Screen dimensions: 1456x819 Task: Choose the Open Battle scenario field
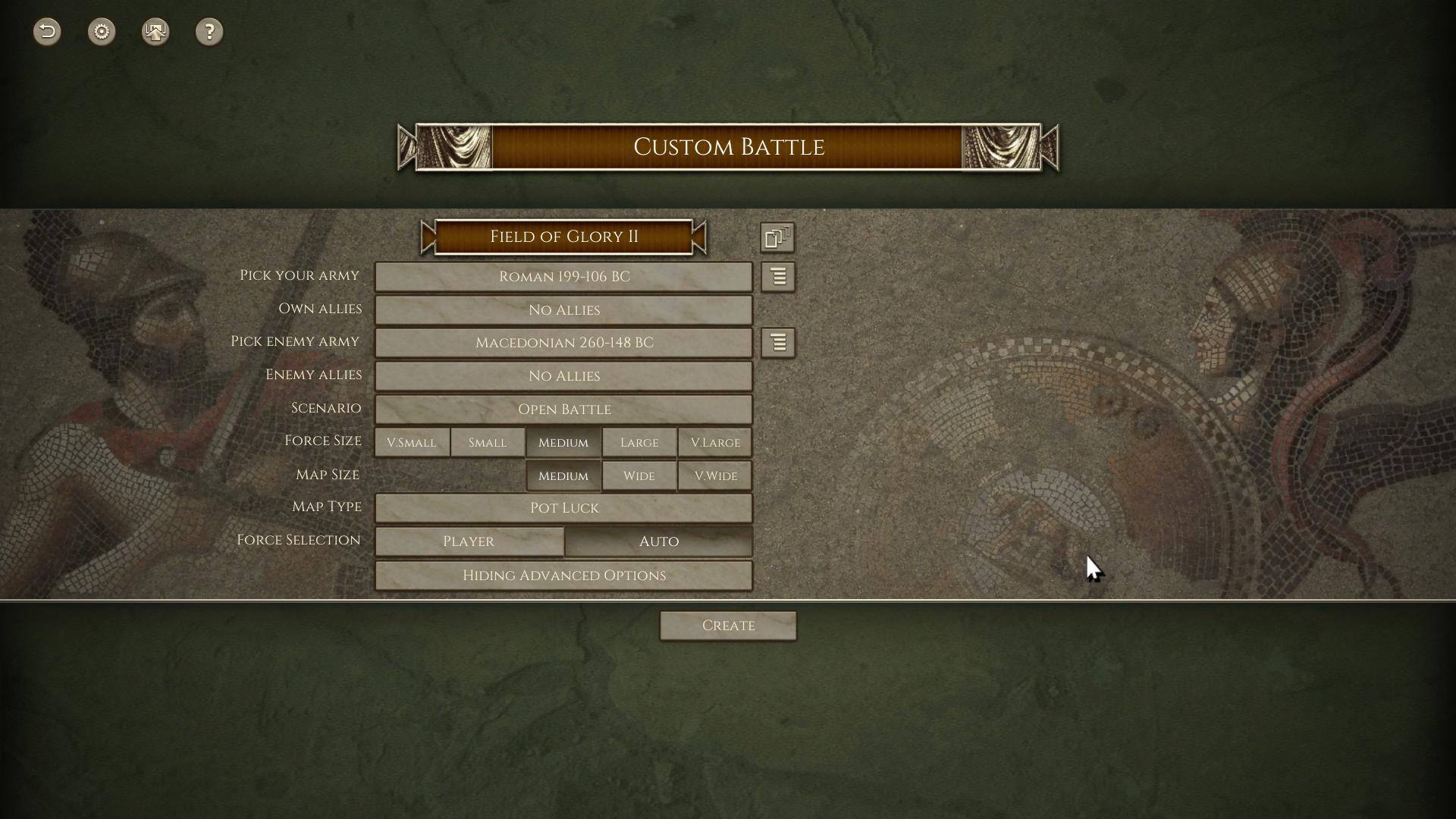click(x=563, y=409)
